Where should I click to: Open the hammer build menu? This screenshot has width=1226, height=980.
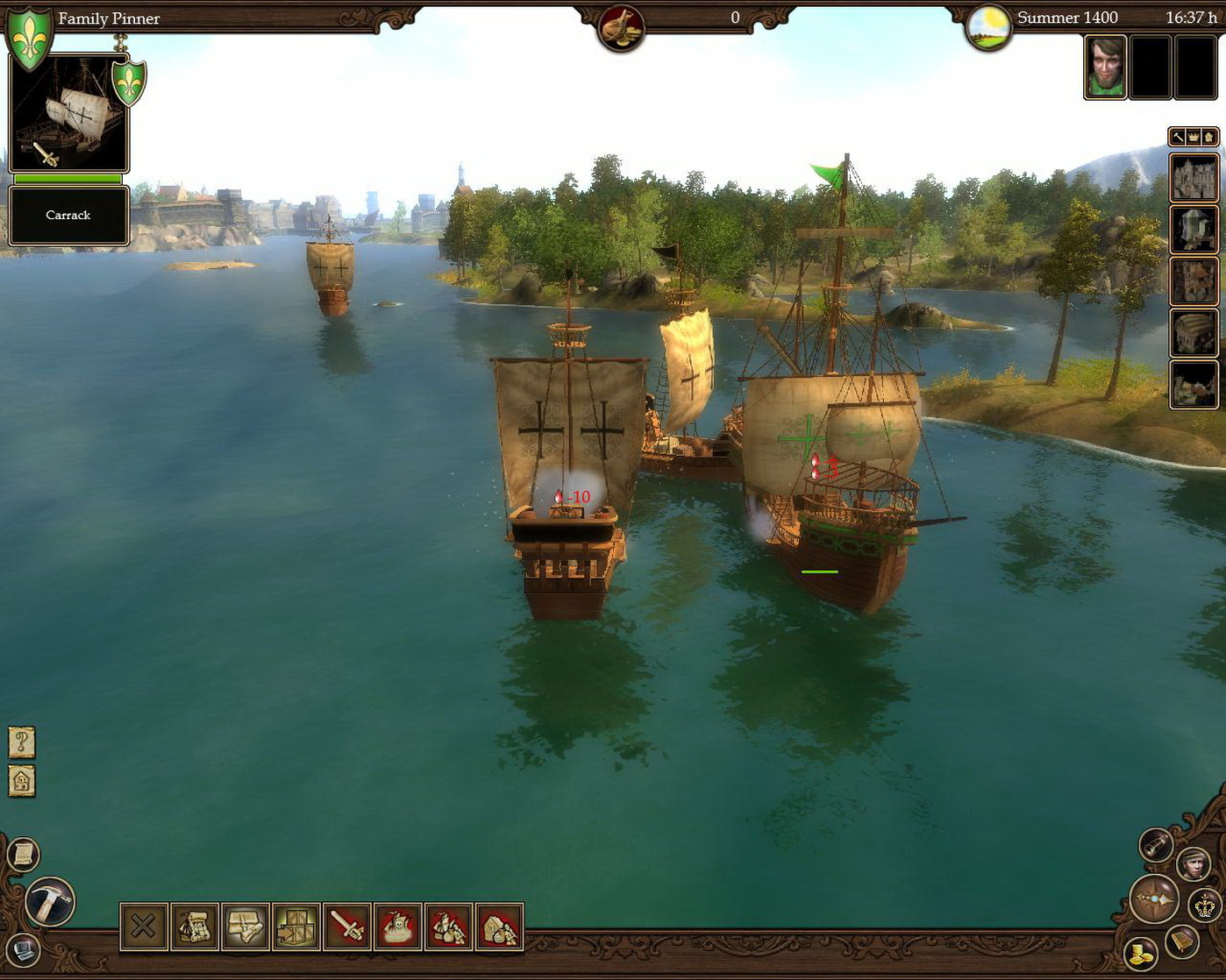pyautogui.click(x=49, y=902)
